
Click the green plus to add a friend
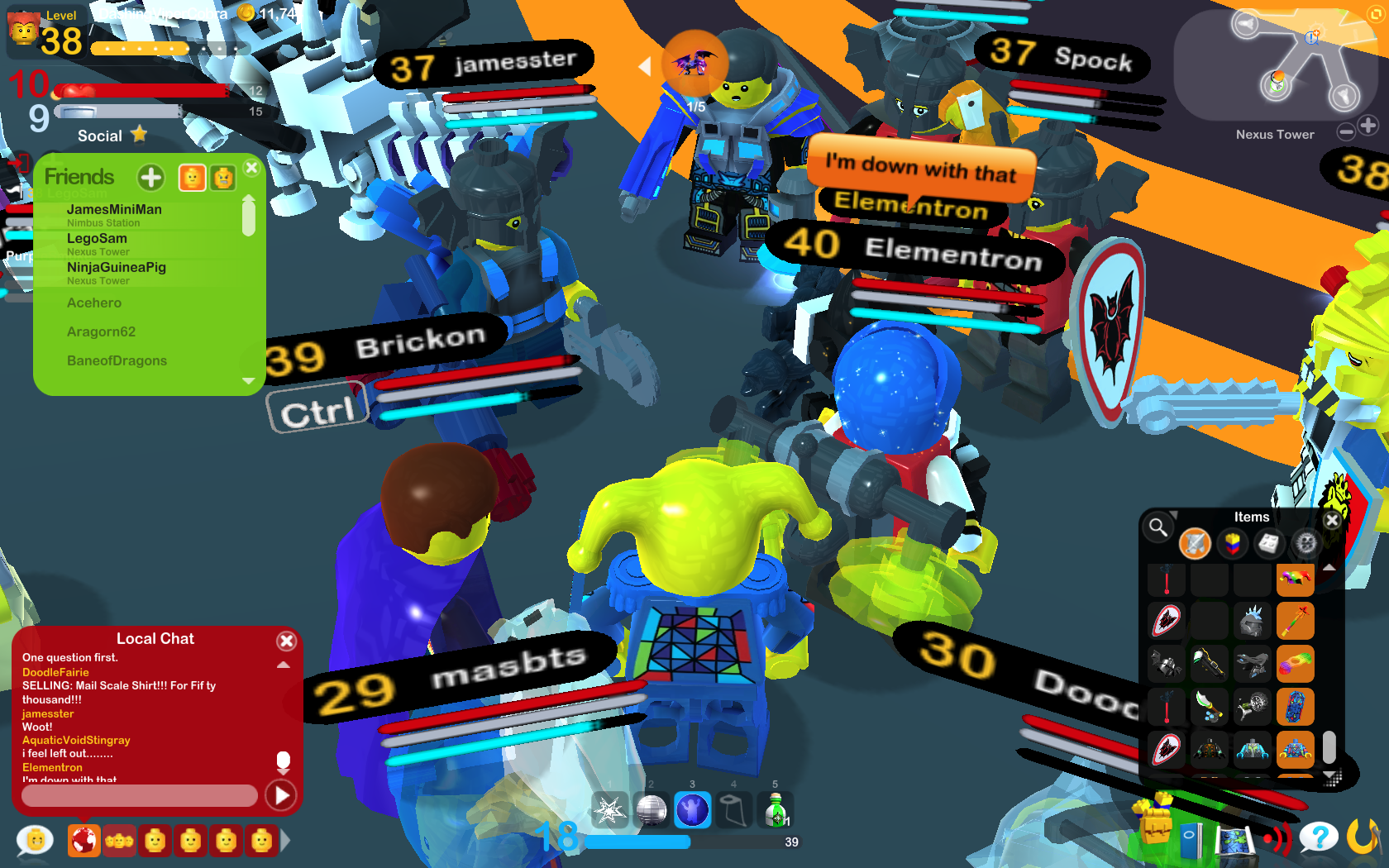tap(151, 177)
